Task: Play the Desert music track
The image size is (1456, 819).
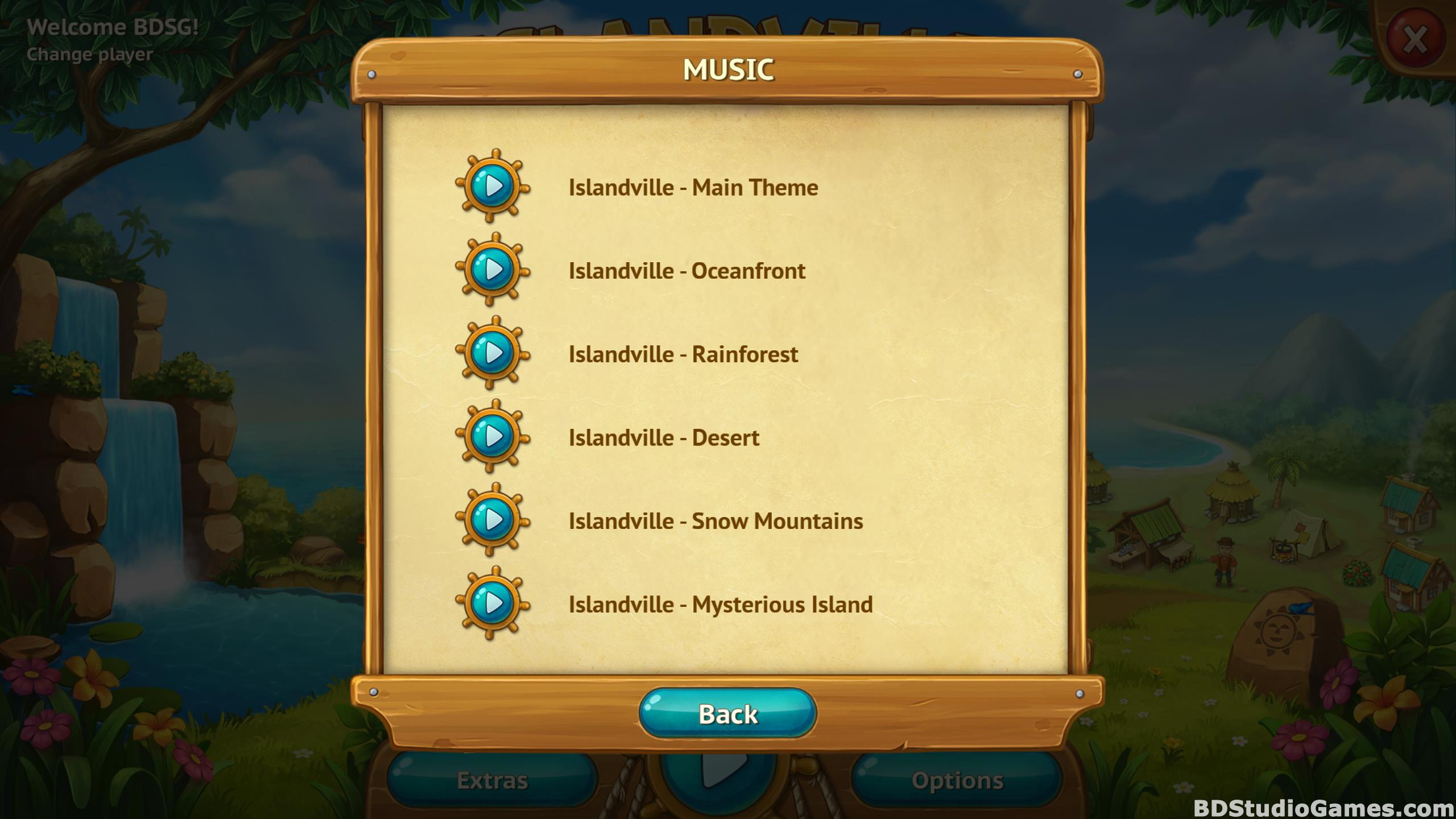Action: (493, 437)
